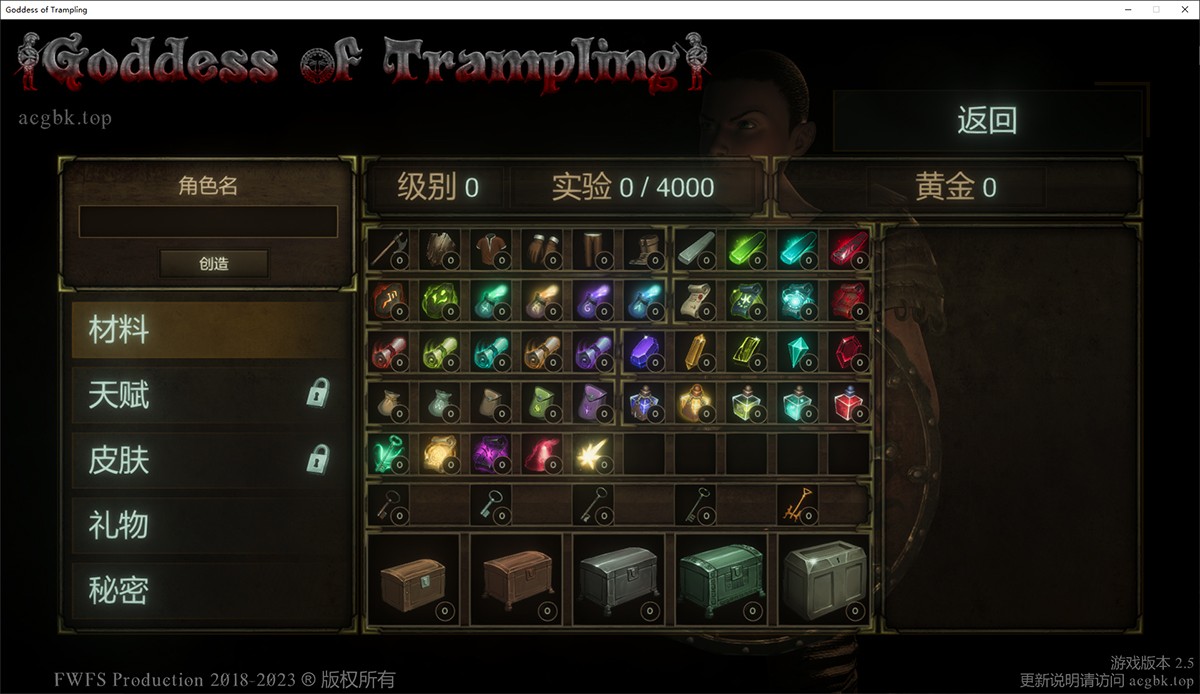Viewport: 1200px width, 694px height.
Task: Select the locked 皮肤 skins tab
Action: point(208,460)
